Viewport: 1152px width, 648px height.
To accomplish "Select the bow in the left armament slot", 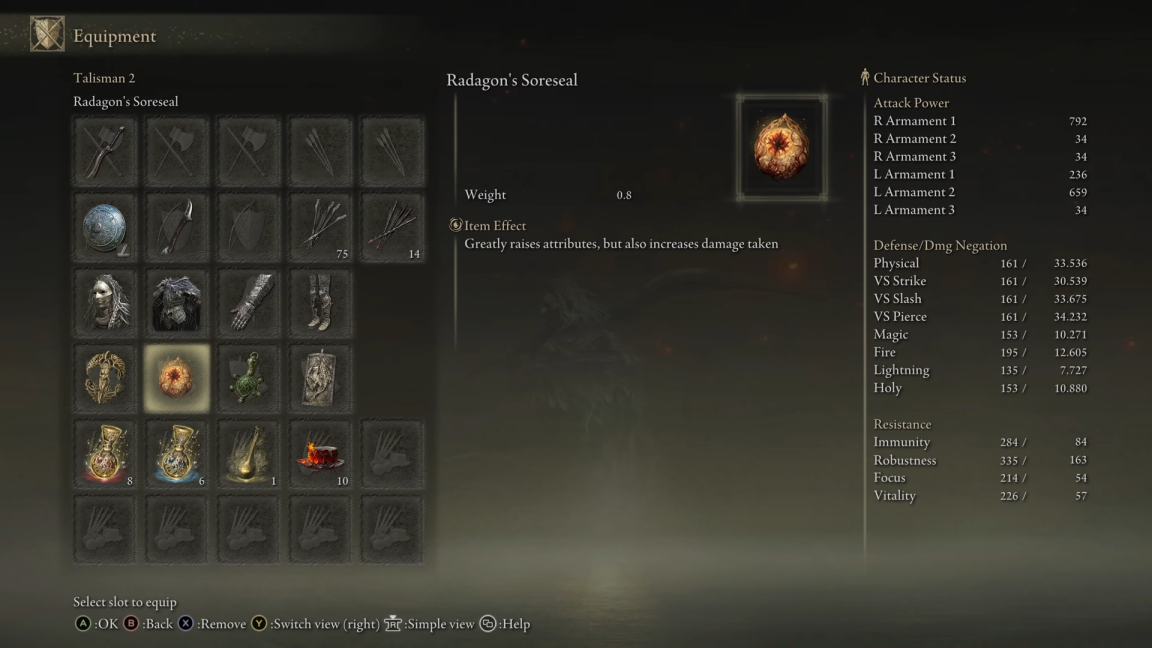I will click(x=177, y=228).
